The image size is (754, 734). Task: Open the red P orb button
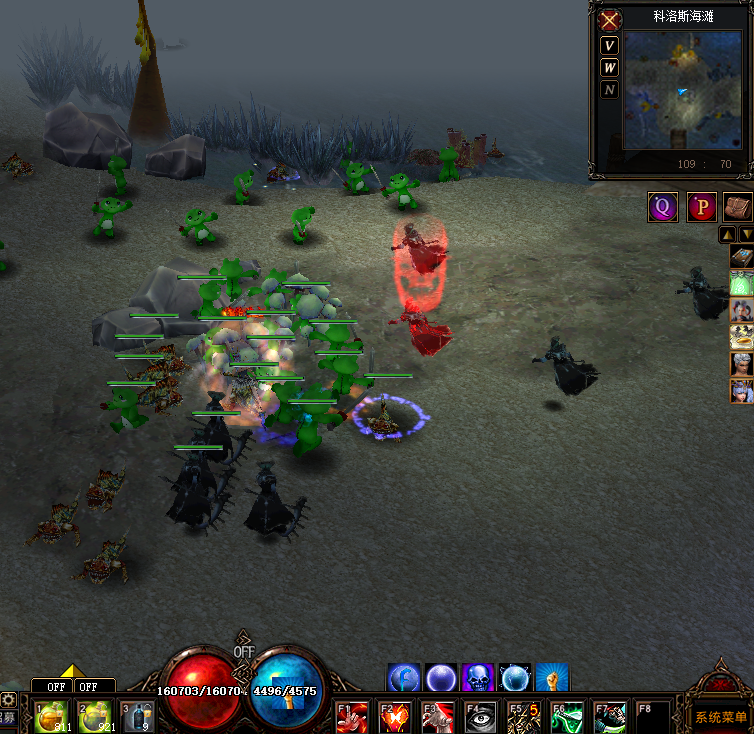point(702,207)
